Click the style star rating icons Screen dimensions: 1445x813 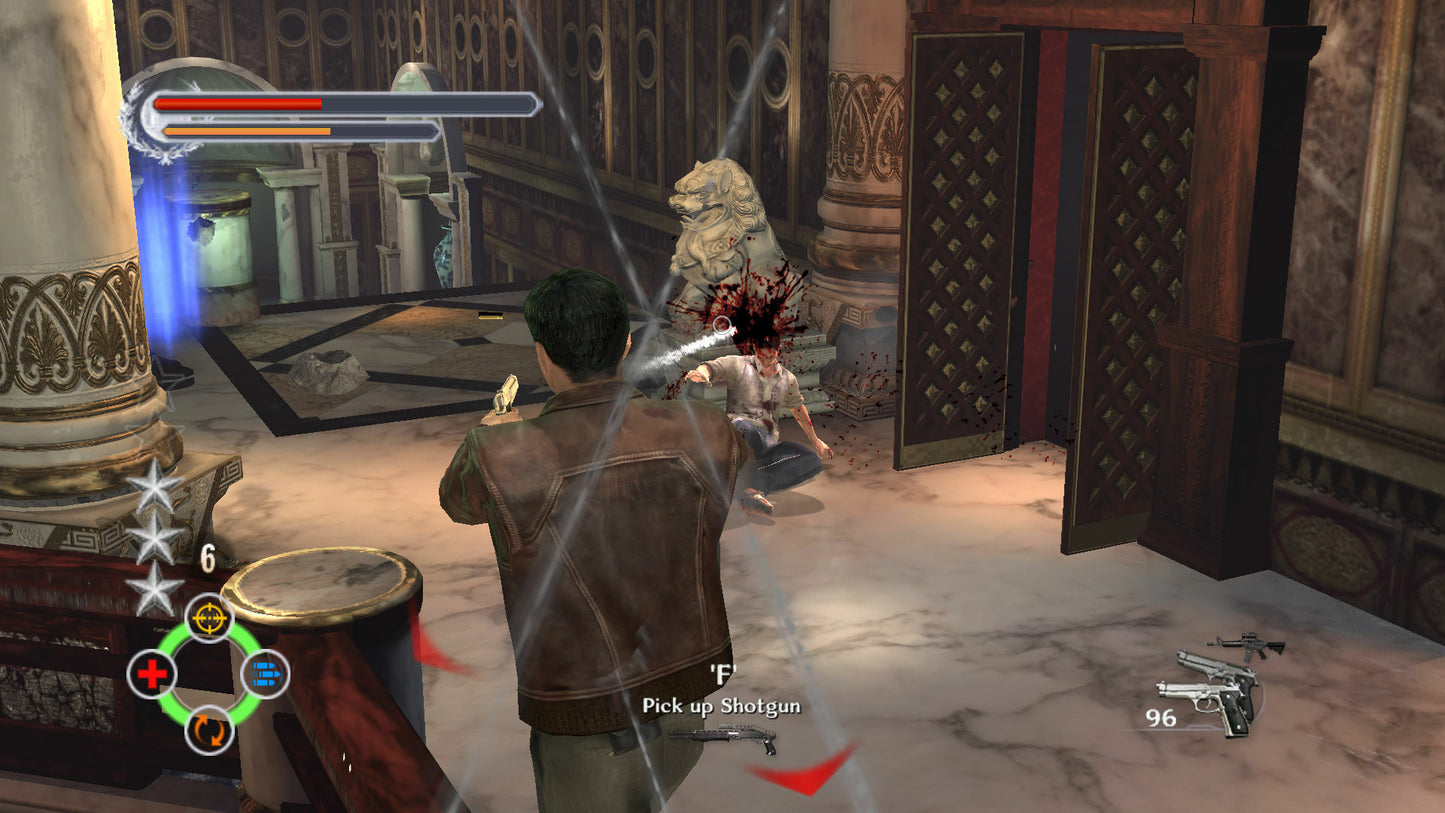pyautogui.click(x=157, y=540)
